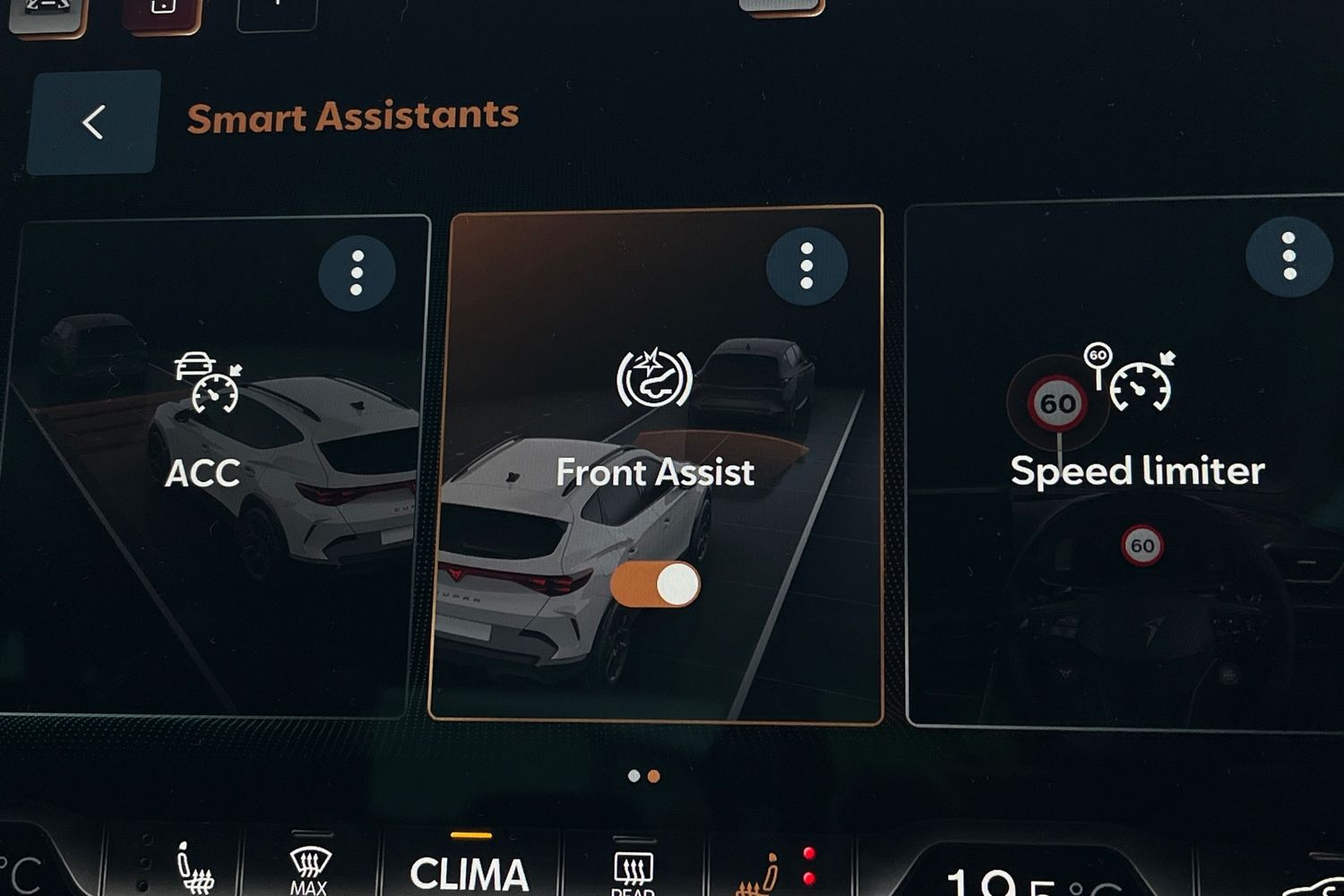This screenshot has height=896, width=1344.
Task: Open the ACC card's three-dot options
Action: point(357,271)
